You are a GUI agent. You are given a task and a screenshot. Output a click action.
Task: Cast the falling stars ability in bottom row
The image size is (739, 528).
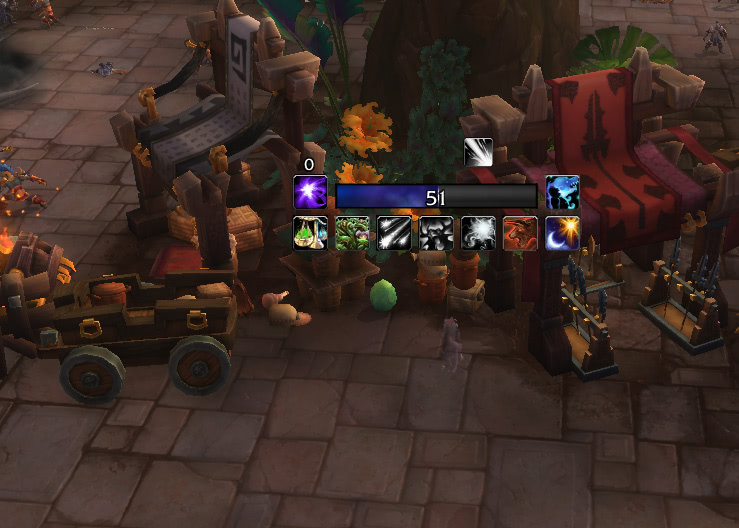click(x=394, y=233)
